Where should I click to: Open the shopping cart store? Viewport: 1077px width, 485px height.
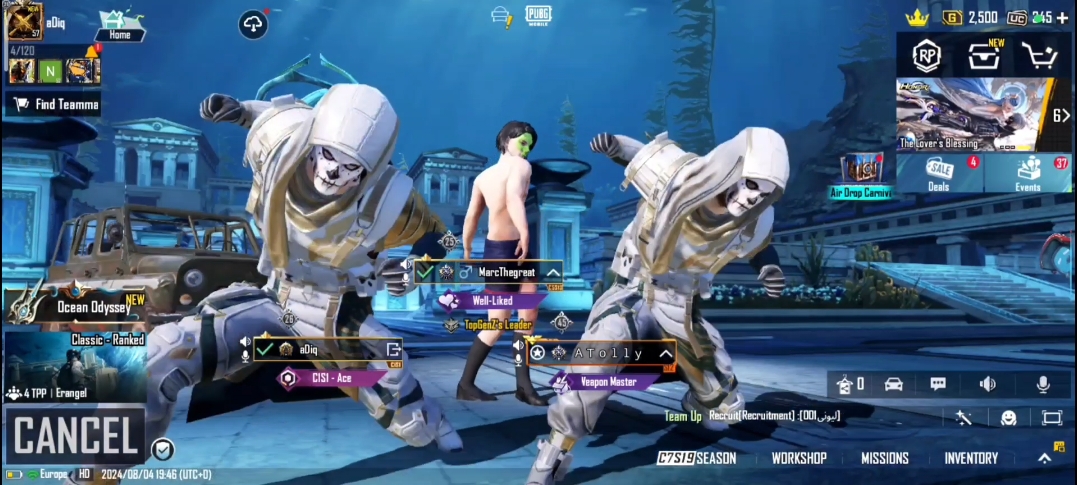(1039, 57)
